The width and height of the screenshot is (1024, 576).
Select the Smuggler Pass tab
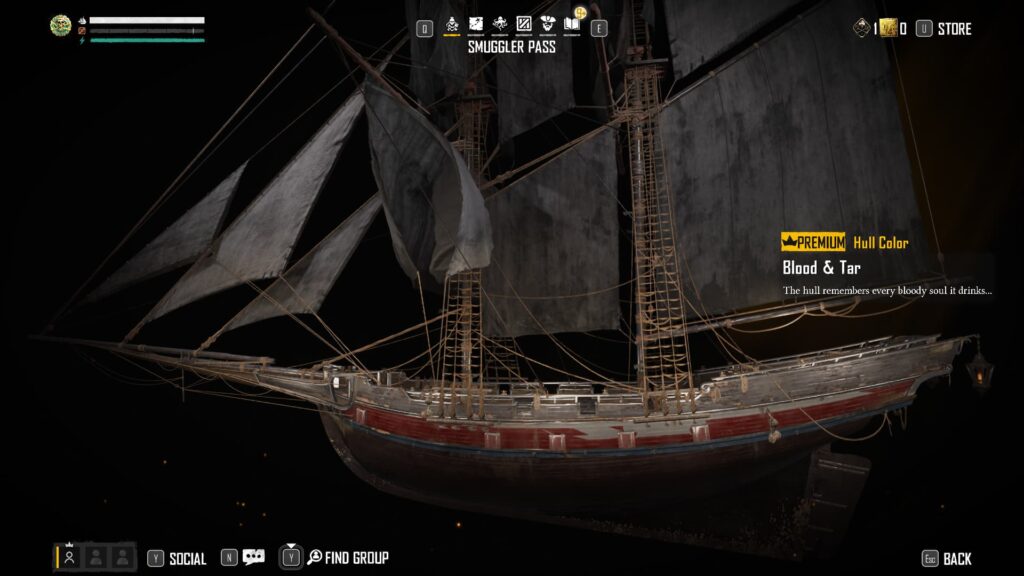coord(452,24)
